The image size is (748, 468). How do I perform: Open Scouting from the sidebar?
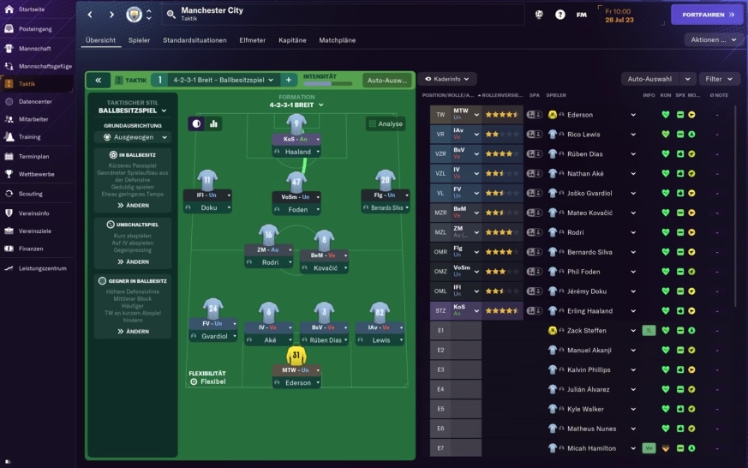point(31,193)
